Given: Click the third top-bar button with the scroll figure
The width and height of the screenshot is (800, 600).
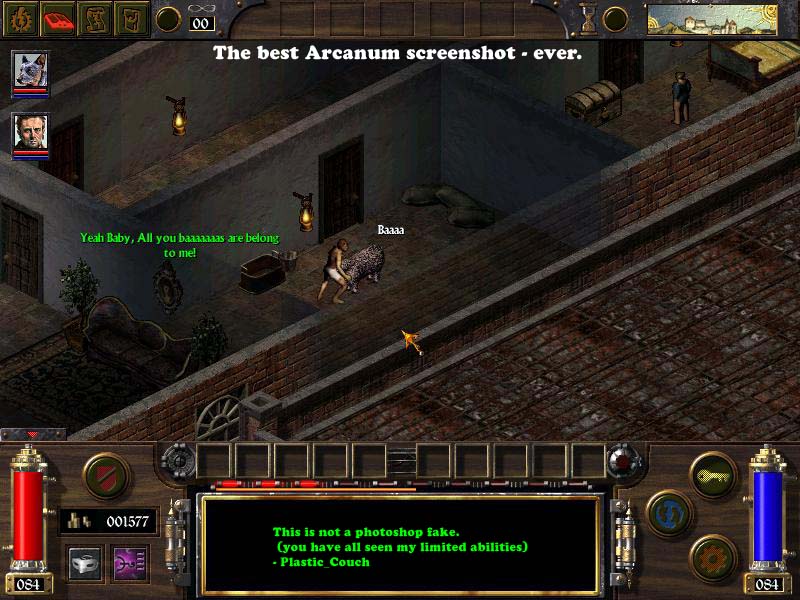Looking at the screenshot, I should (x=95, y=18).
